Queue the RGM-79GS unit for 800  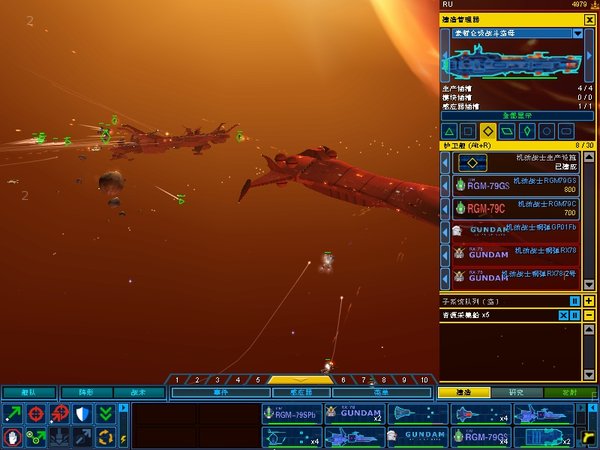coord(510,184)
